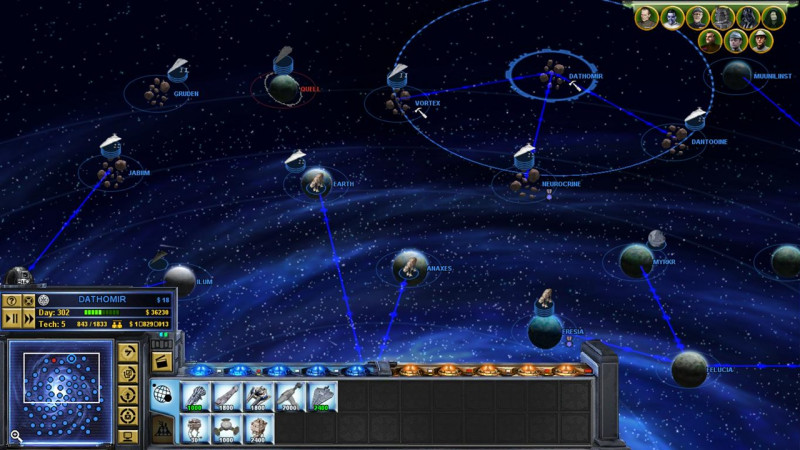Build the top-row 2400-credit Star Destroyer
800x450 pixels.
coord(322,397)
